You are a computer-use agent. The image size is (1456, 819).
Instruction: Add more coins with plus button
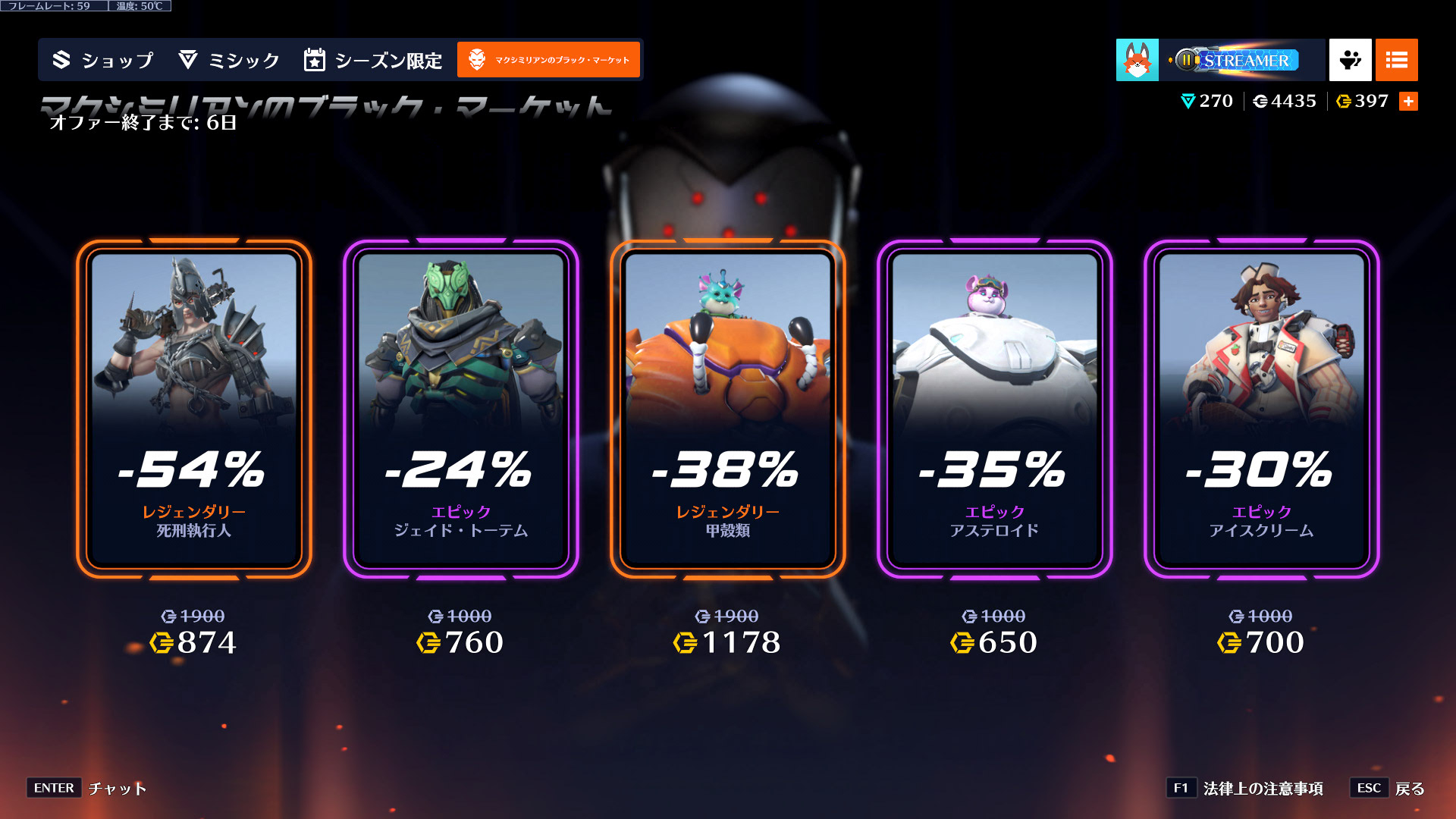[1408, 102]
